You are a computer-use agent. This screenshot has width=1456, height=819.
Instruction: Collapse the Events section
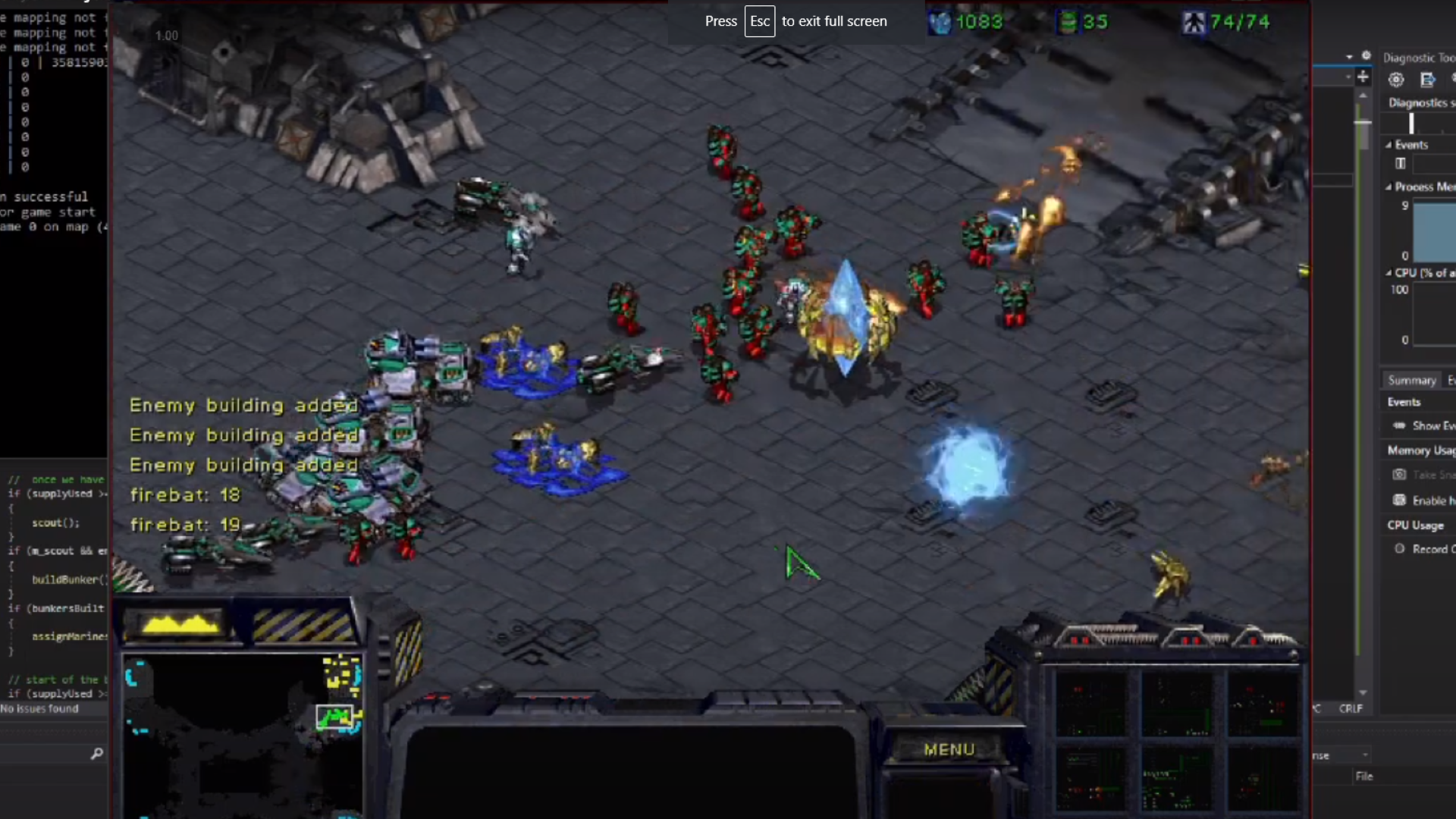[x=1389, y=145]
